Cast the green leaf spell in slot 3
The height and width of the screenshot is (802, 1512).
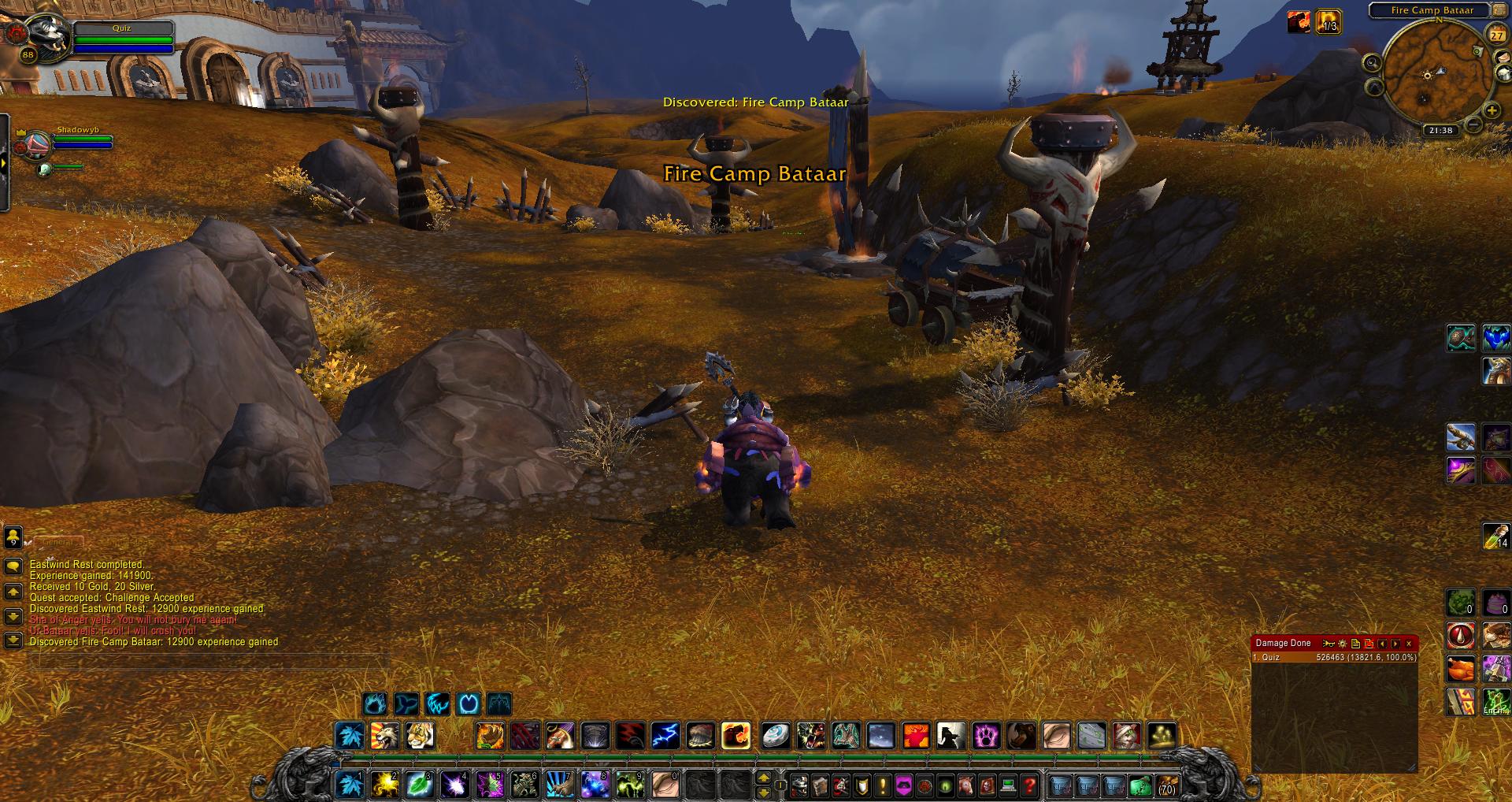pyautogui.click(x=419, y=785)
